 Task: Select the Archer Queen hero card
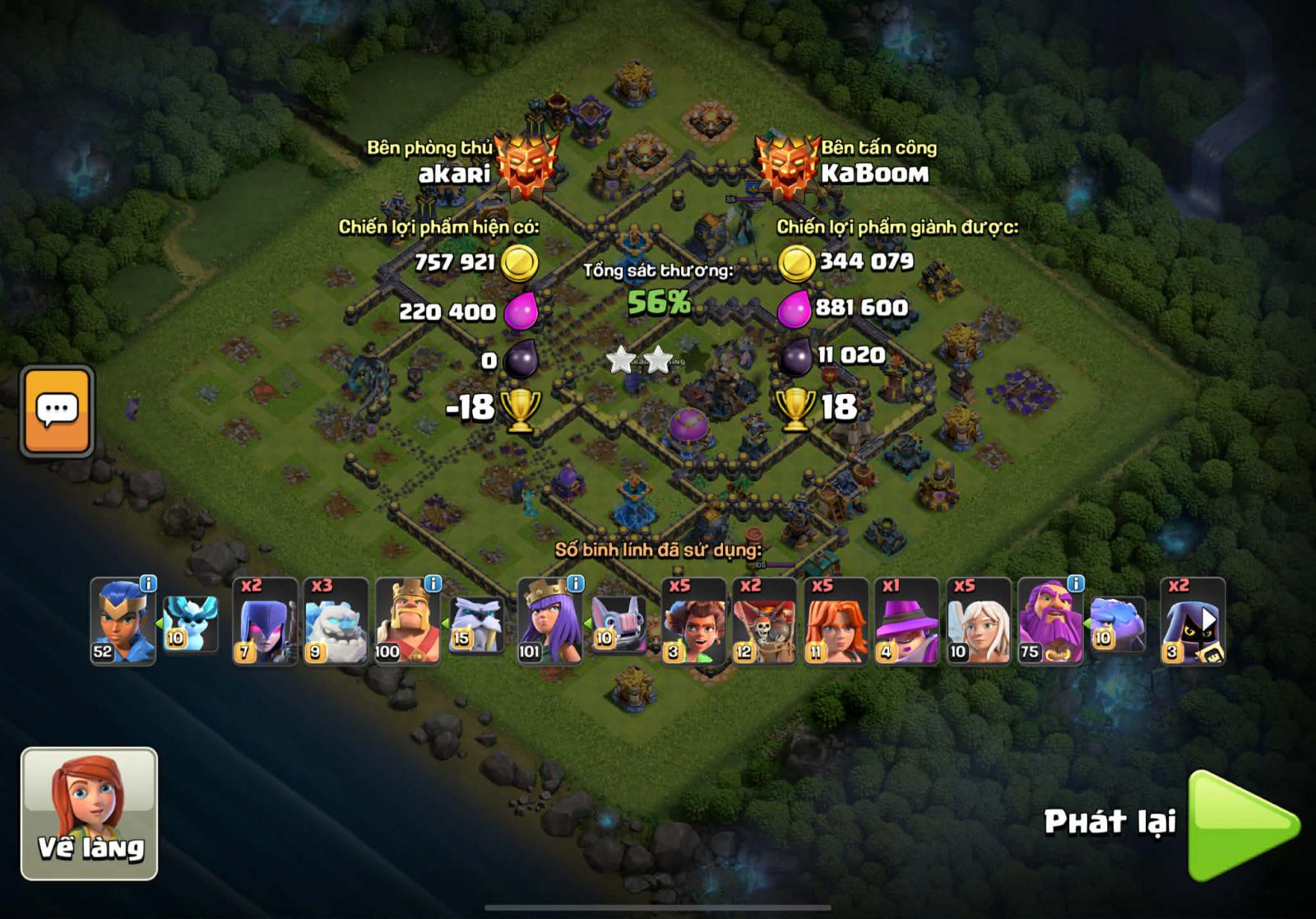coord(549,623)
